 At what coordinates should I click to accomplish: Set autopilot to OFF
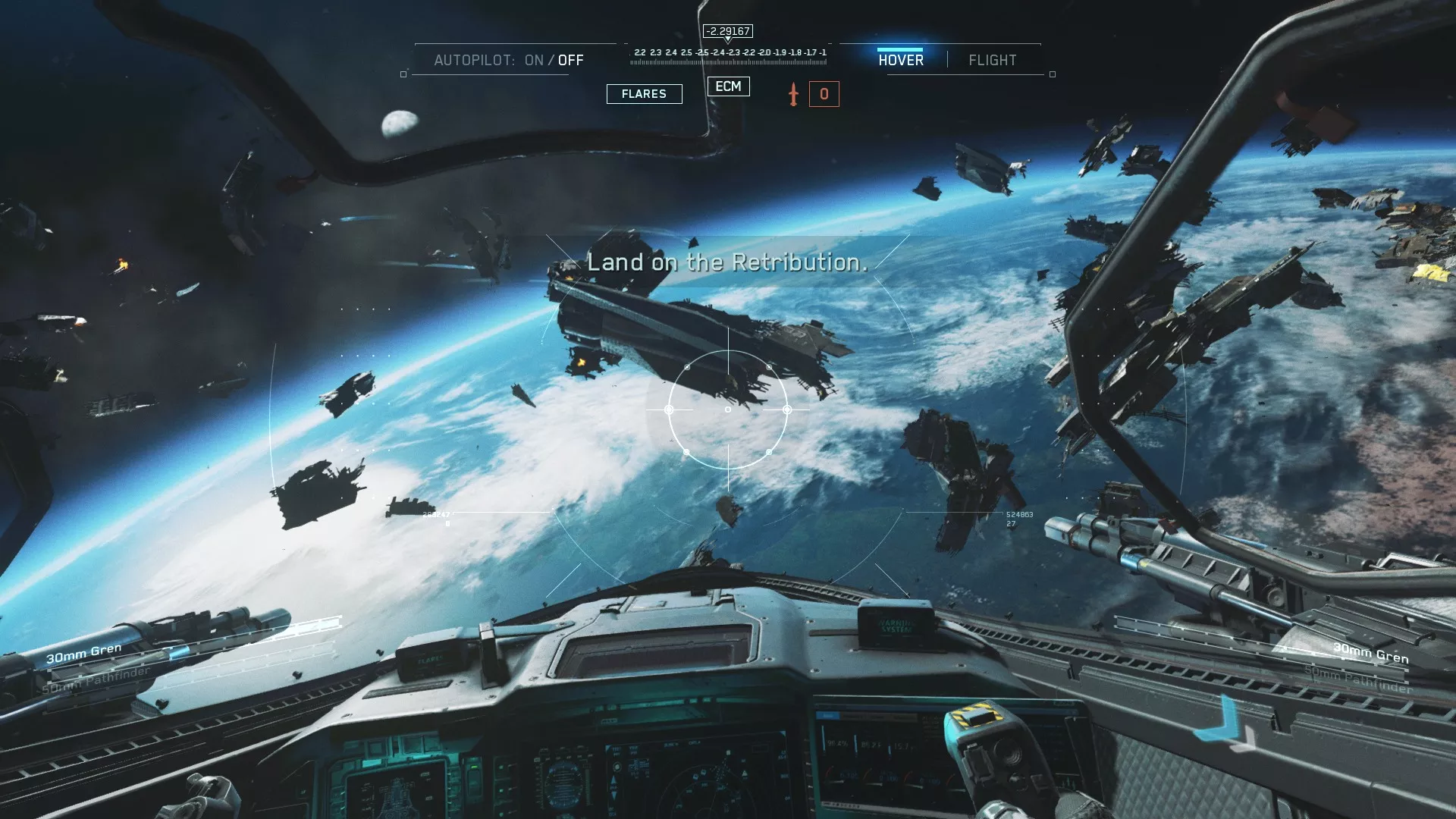(571, 60)
